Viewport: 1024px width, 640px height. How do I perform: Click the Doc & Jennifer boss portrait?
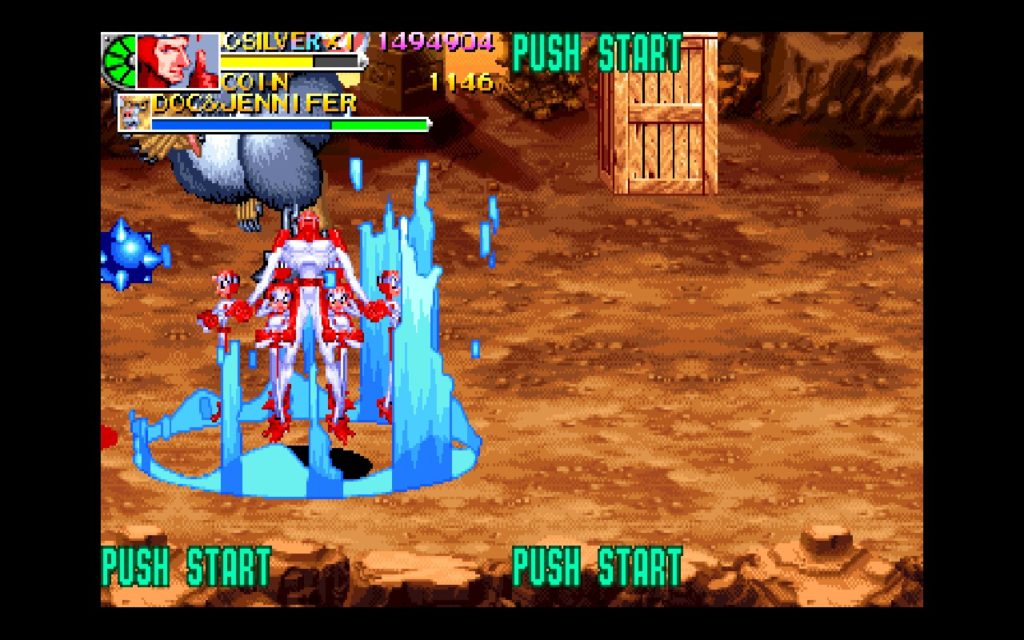(134, 115)
